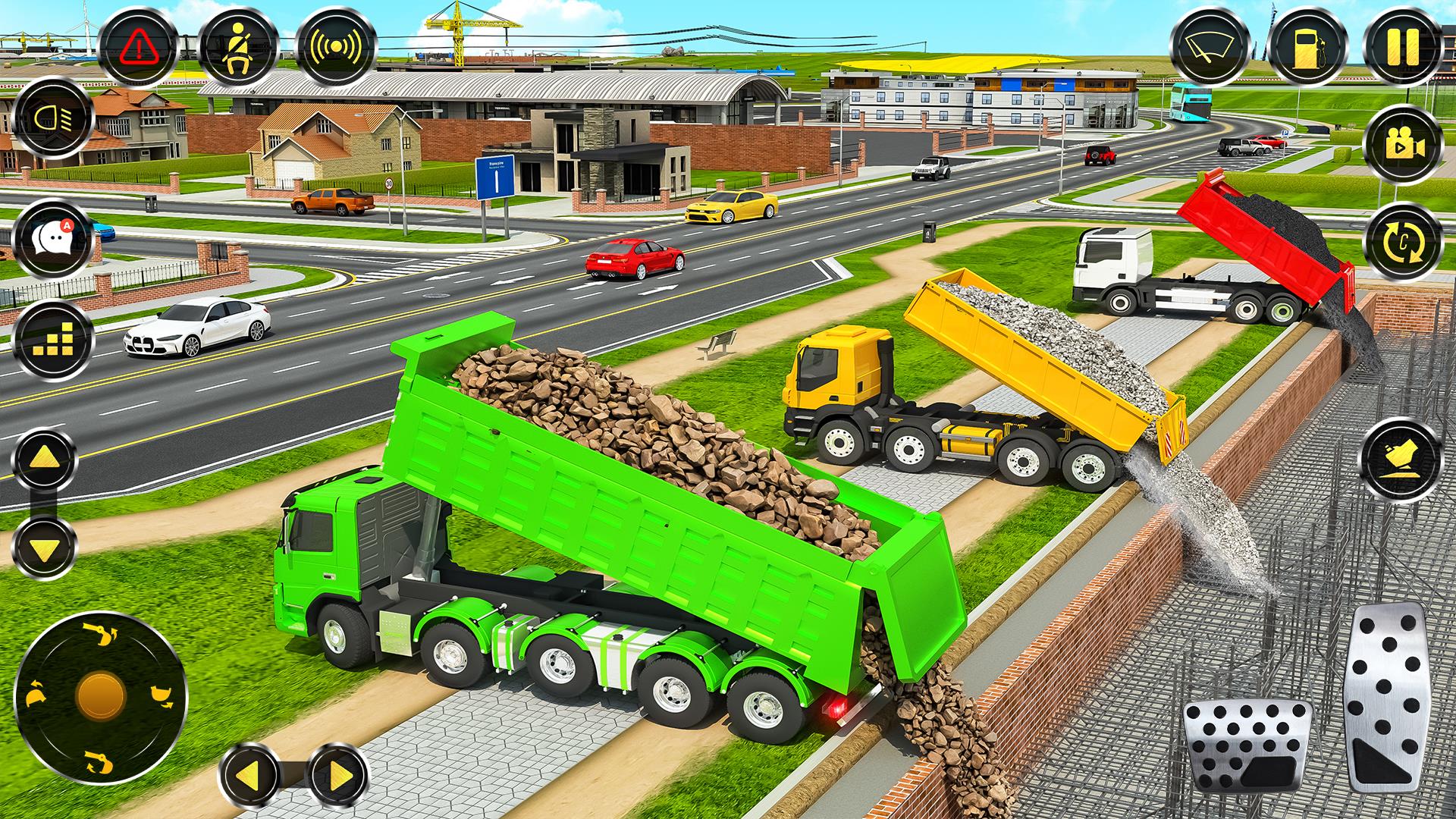Activate the horn signal button
Screen dimensions: 1456x819
point(334,47)
